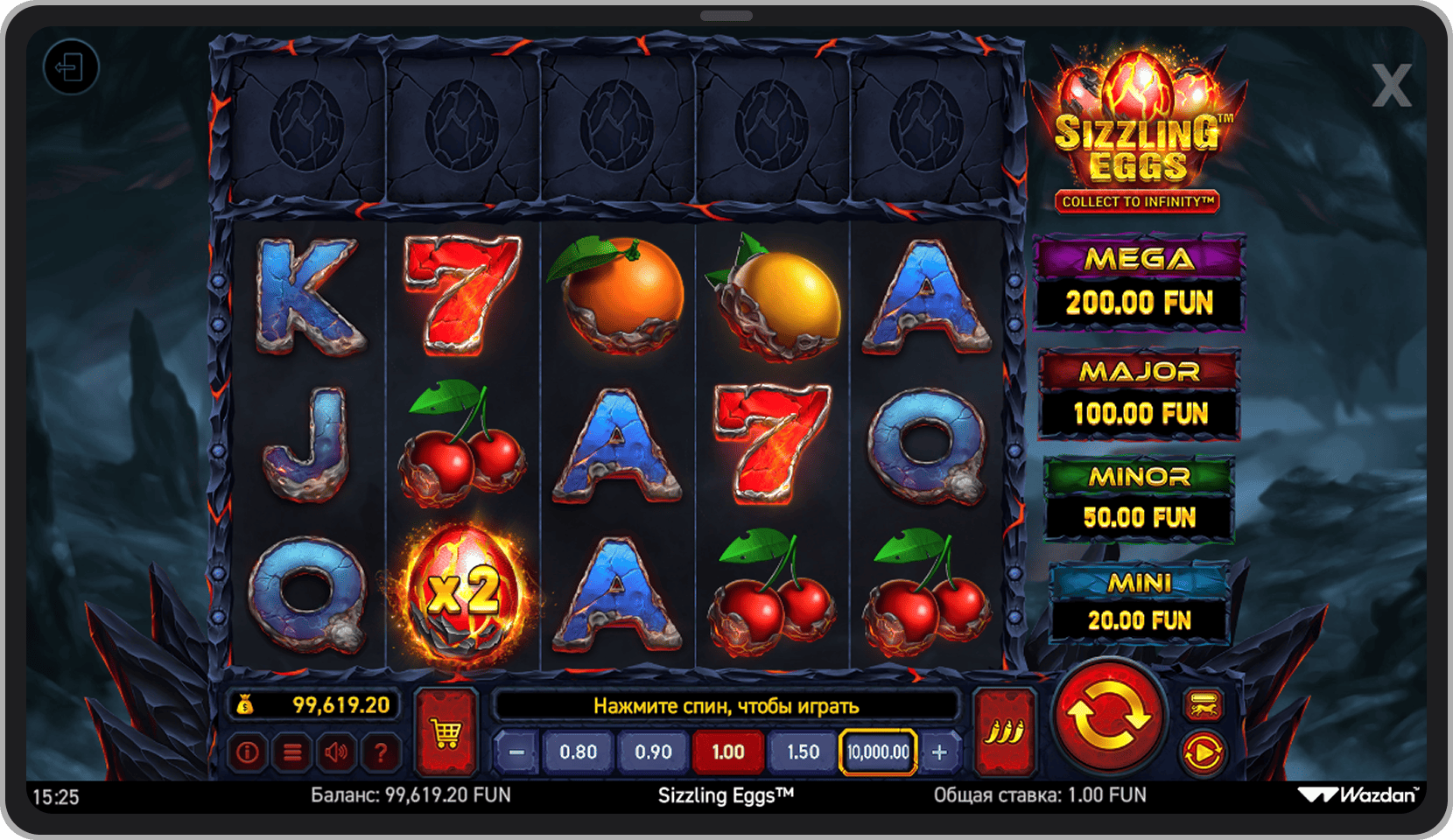Toggle the sound speaker icon
Image resolution: width=1453 pixels, height=840 pixels.
pyautogui.click(x=336, y=752)
